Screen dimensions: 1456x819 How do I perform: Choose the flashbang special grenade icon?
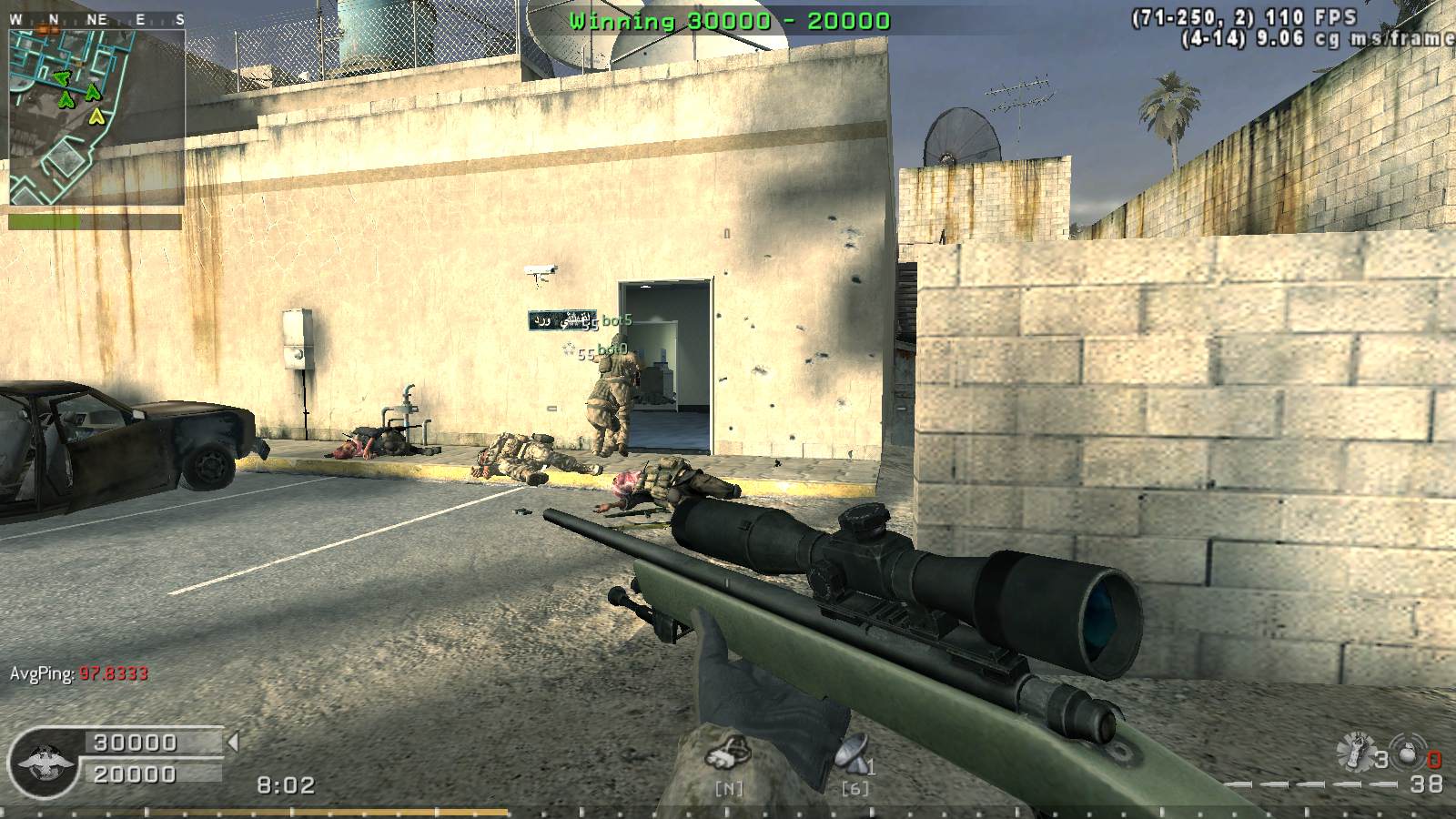click(1355, 753)
